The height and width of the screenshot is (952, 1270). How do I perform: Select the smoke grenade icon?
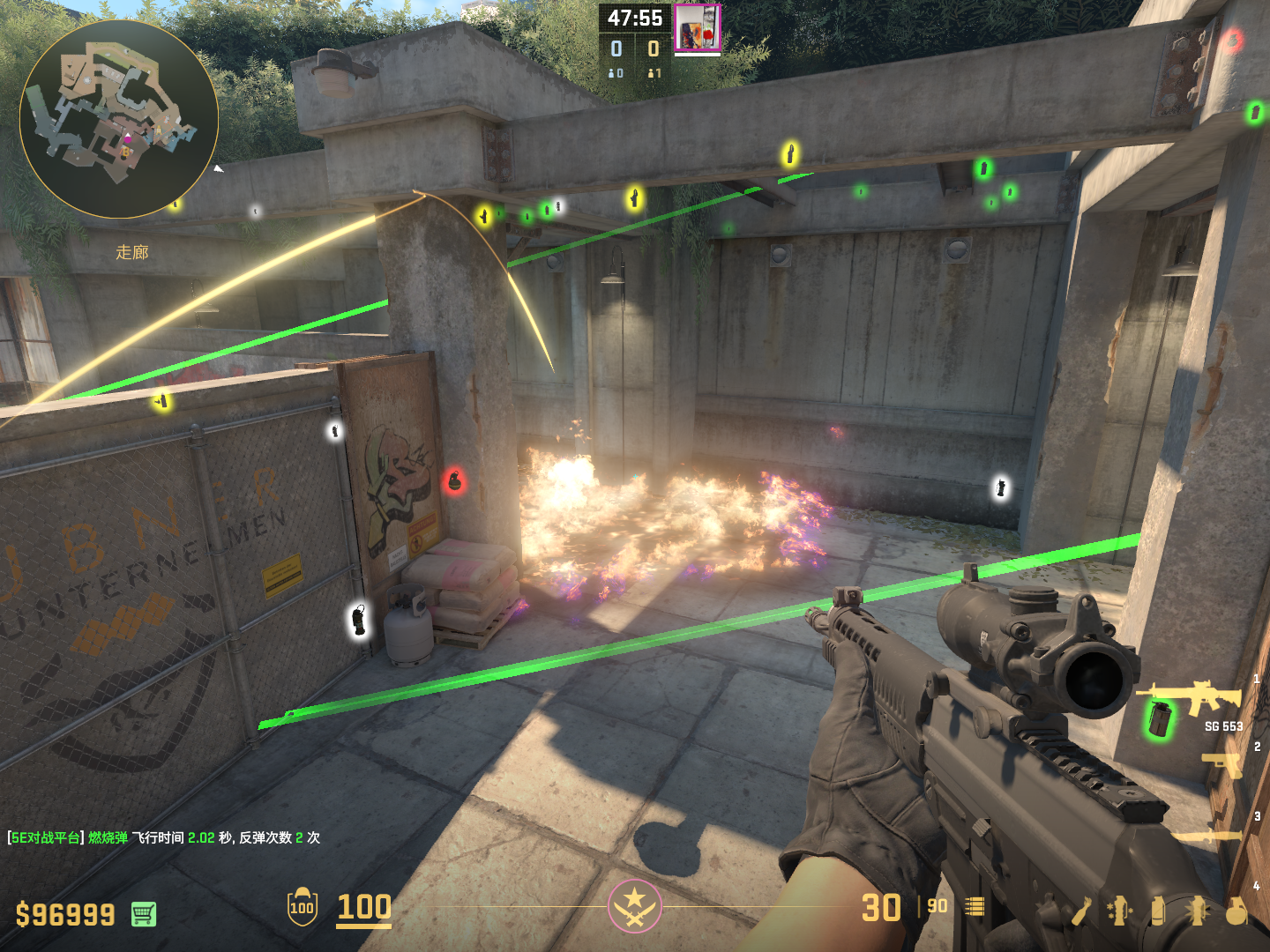click(x=1158, y=911)
